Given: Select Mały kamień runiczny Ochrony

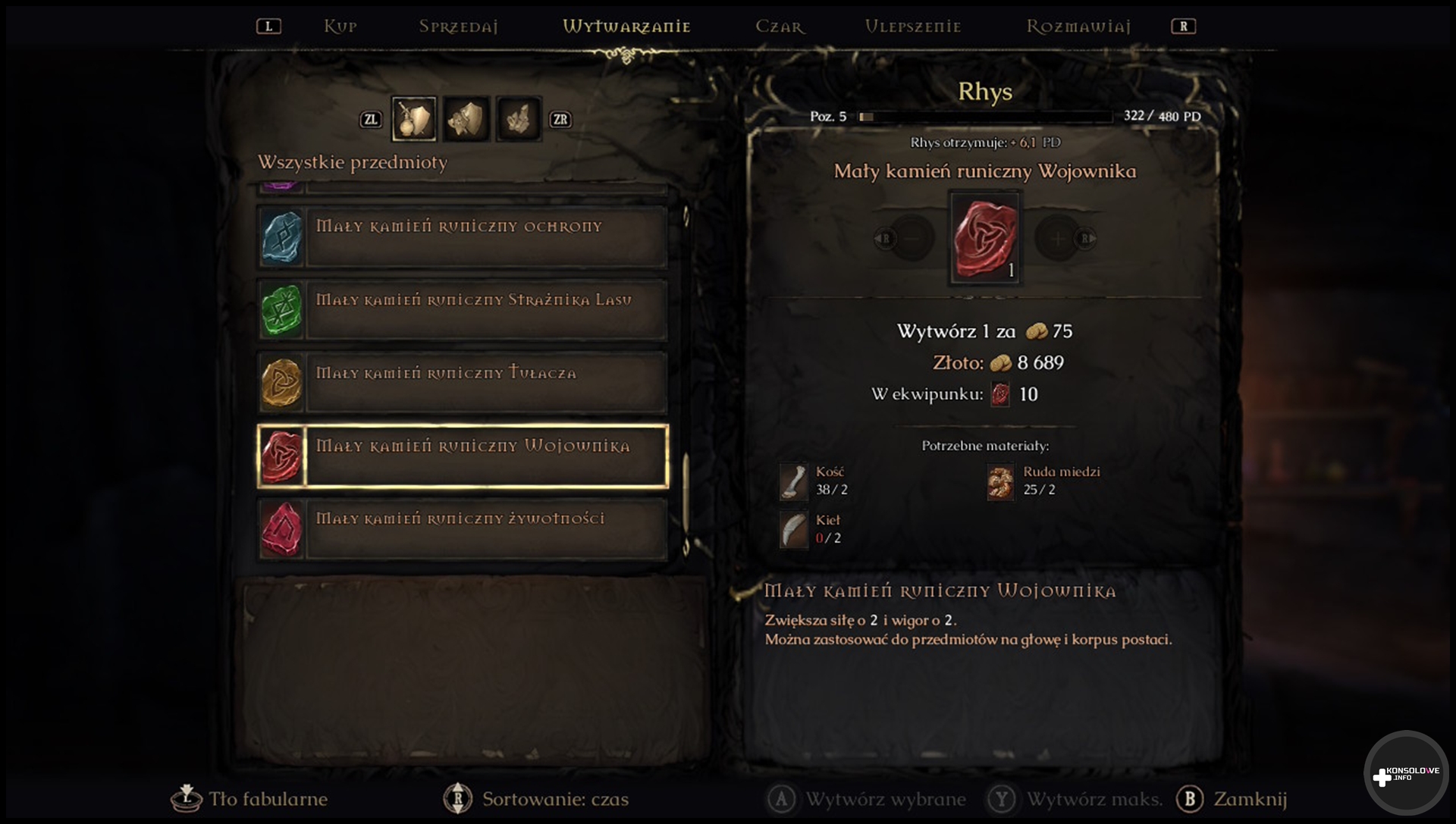Looking at the screenshot, I should tap(463, 237).
